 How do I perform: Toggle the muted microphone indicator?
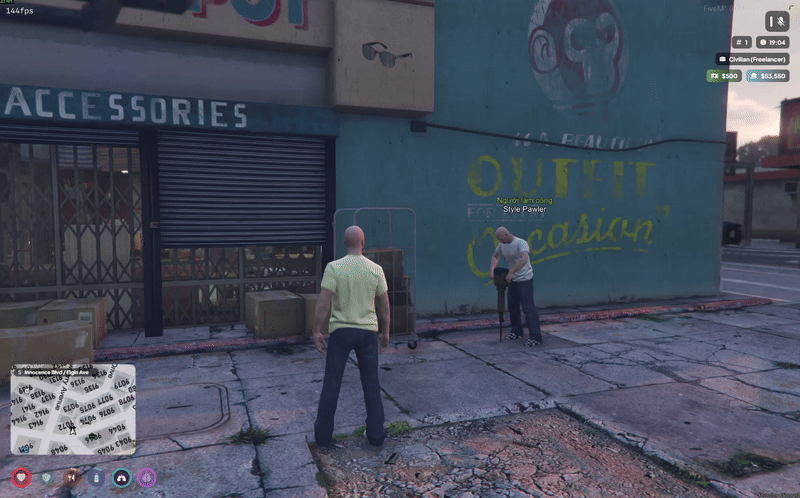tap(777, 21)
